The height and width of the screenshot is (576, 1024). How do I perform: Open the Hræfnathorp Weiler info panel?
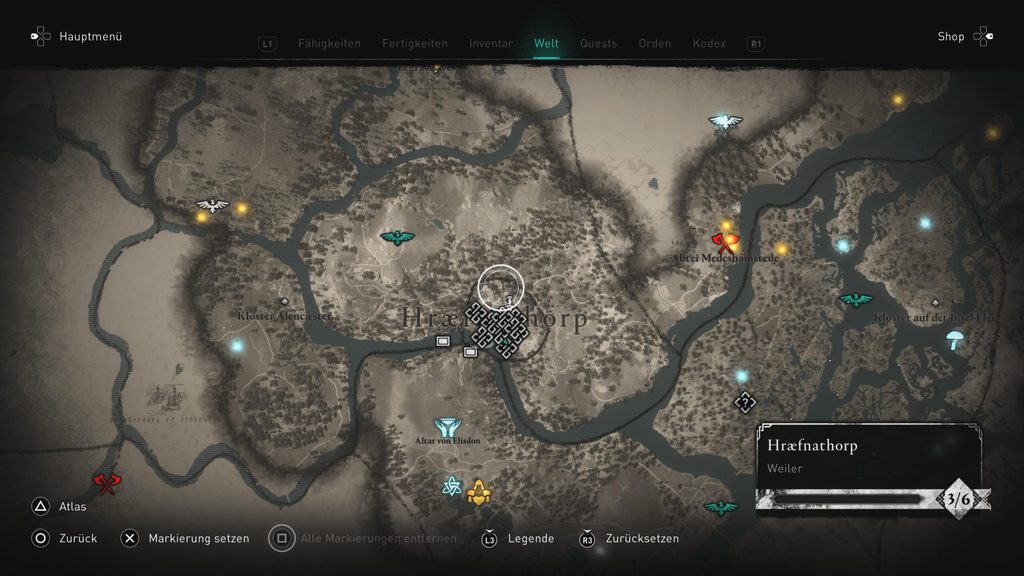[868, 454]
